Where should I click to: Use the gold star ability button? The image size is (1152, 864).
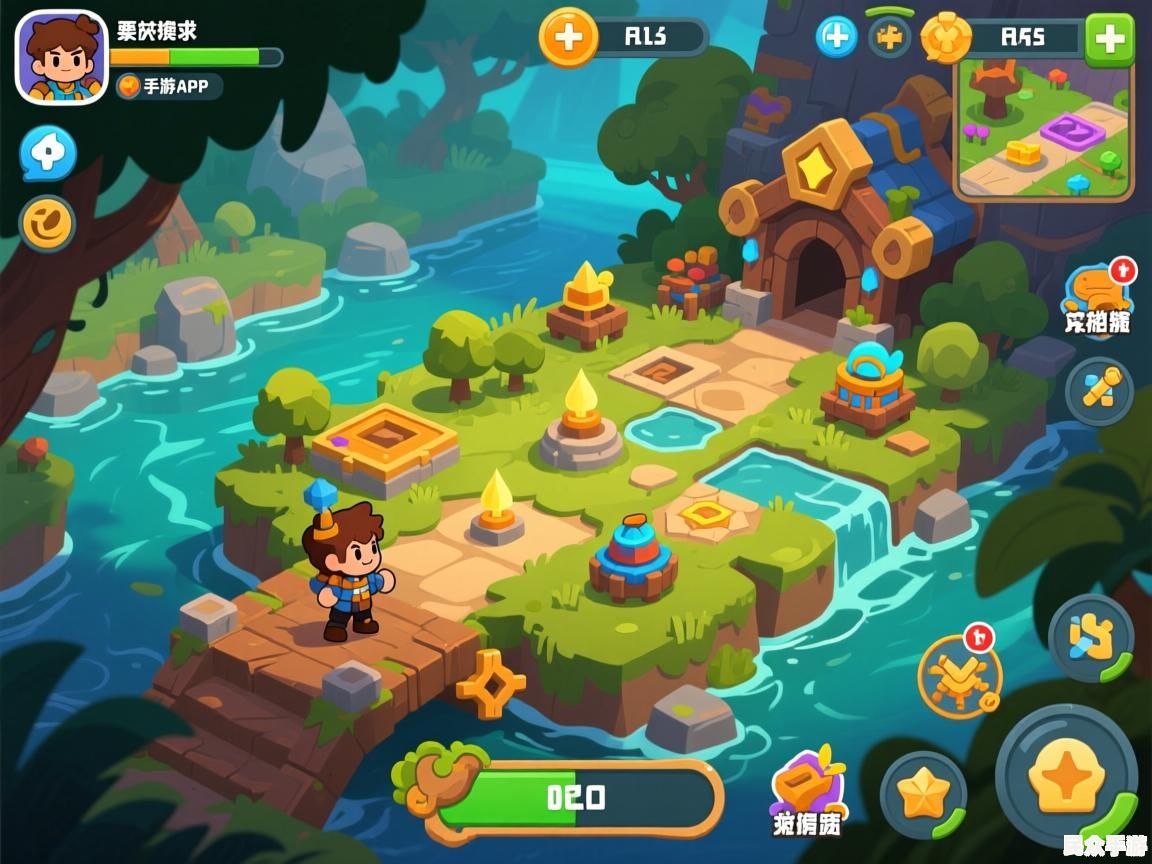pyautogui.click(x=922, y=795)
